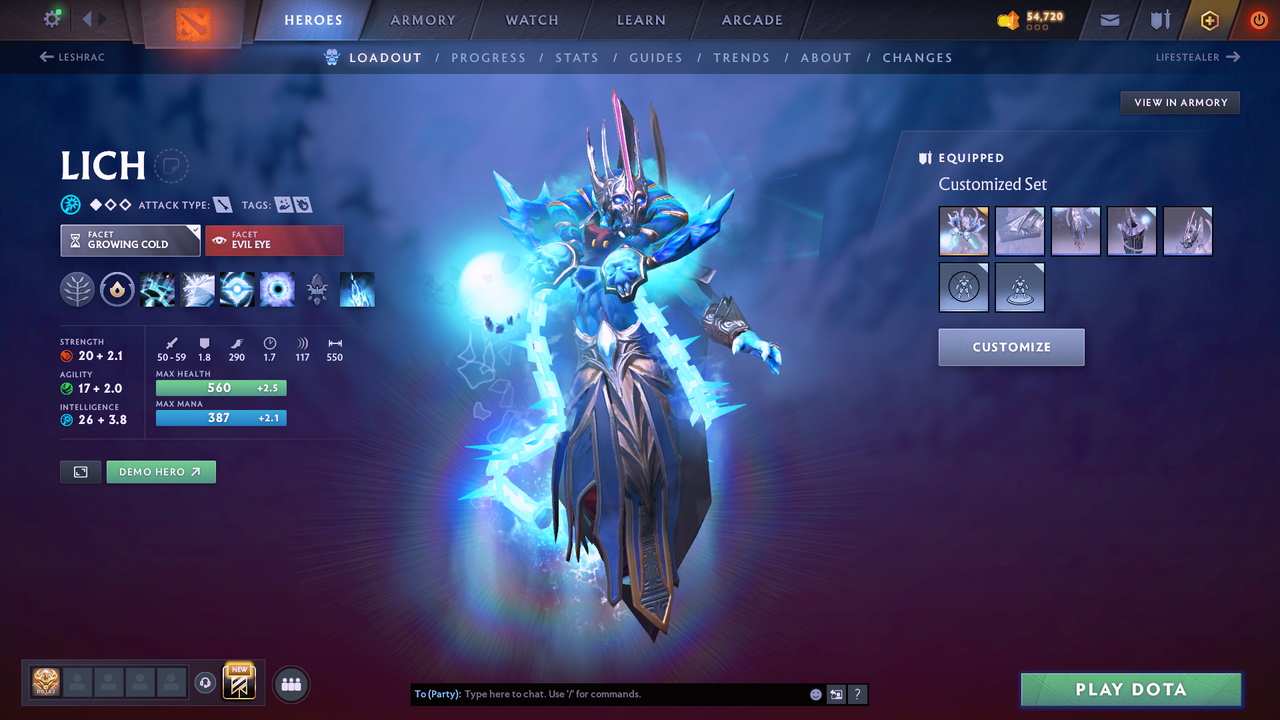Image resolution: width=1280 pixels, height=720 pixels.
Task: Open the Dota 2 mail inbox
Action: (x=1108, y=20)
